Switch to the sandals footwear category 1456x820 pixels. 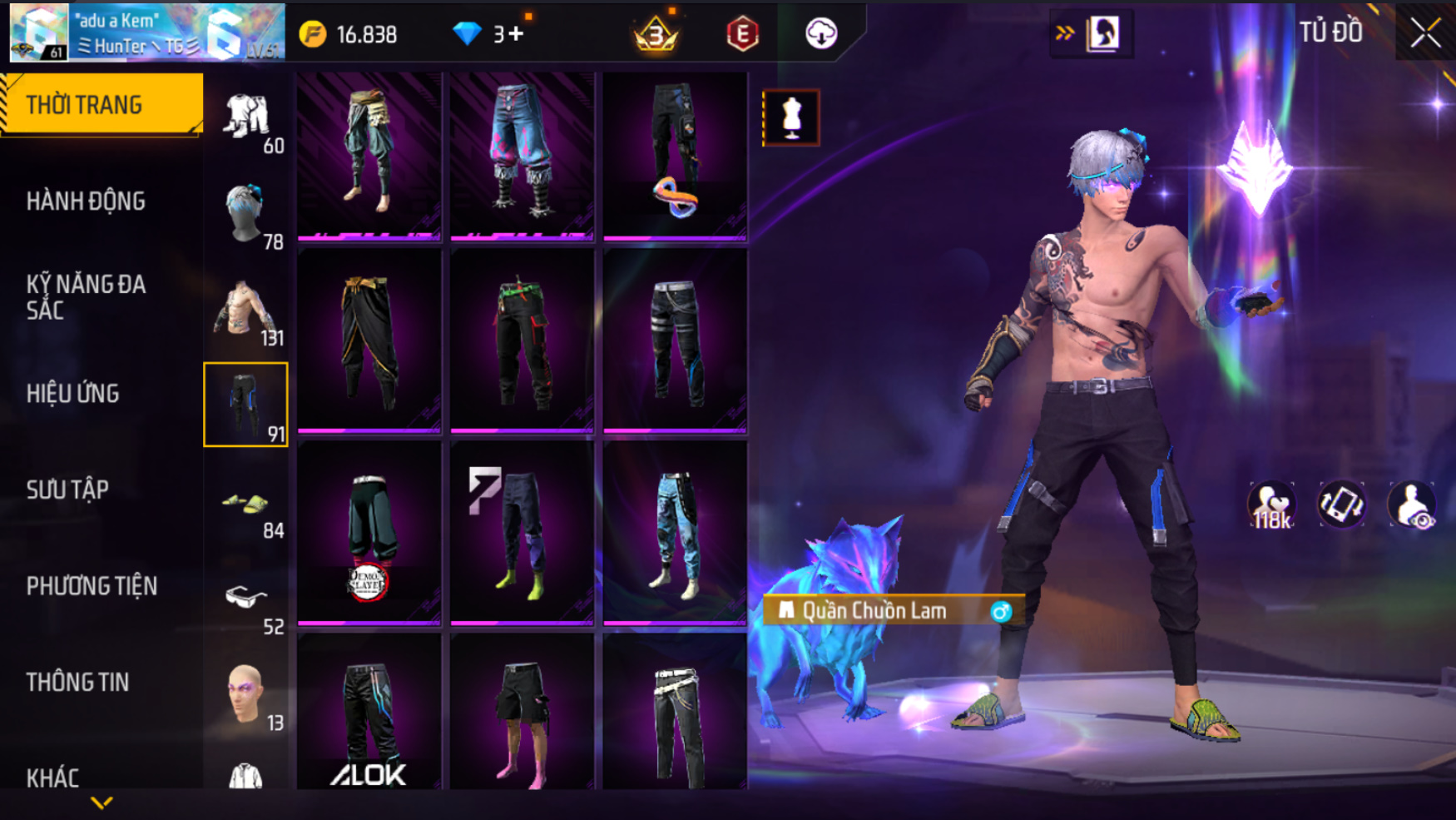coord(246,503)
